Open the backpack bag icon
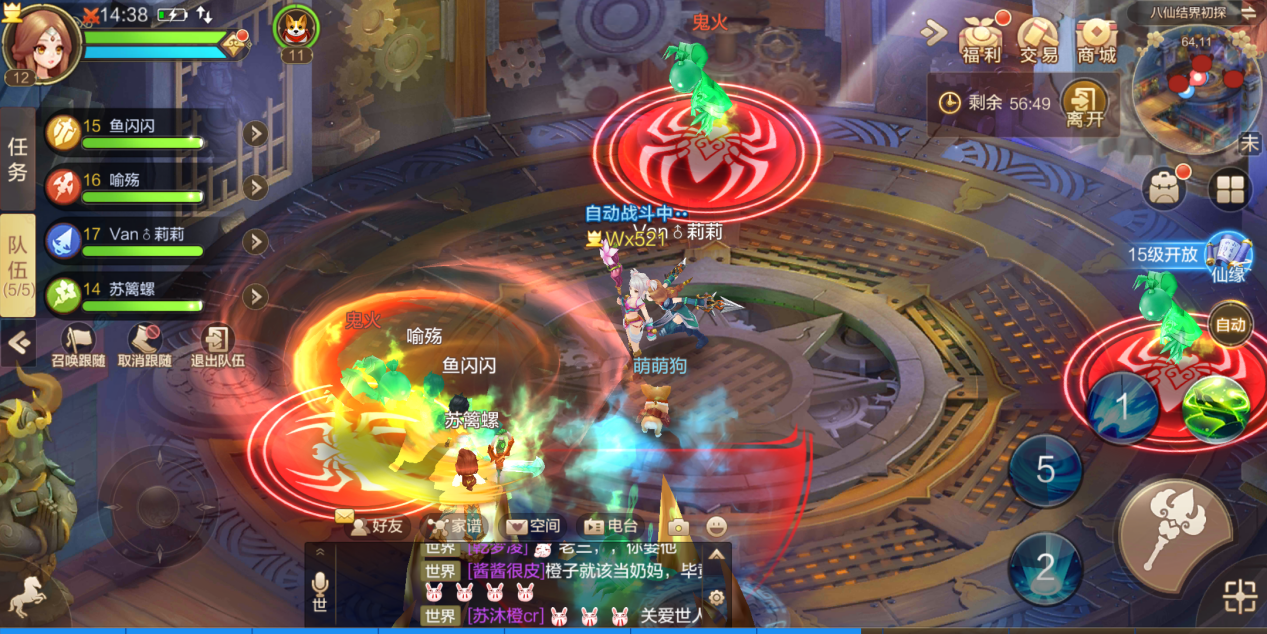Viewport: 1267px width, 634px height. point(1164,187)
